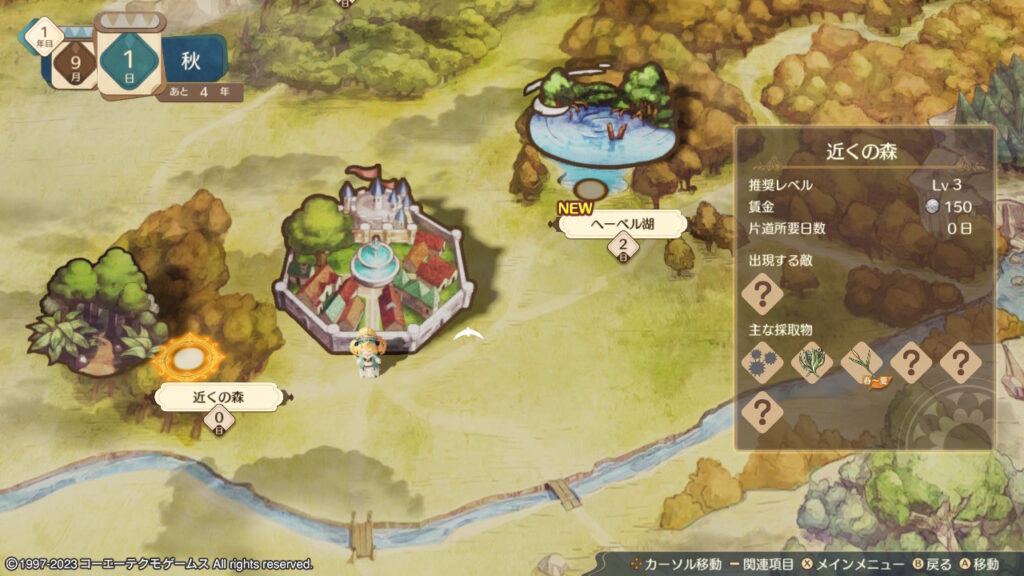Select the dark green herb gathering icon
This screenshot has width=1024, height=576.
(x=811, y=362)
